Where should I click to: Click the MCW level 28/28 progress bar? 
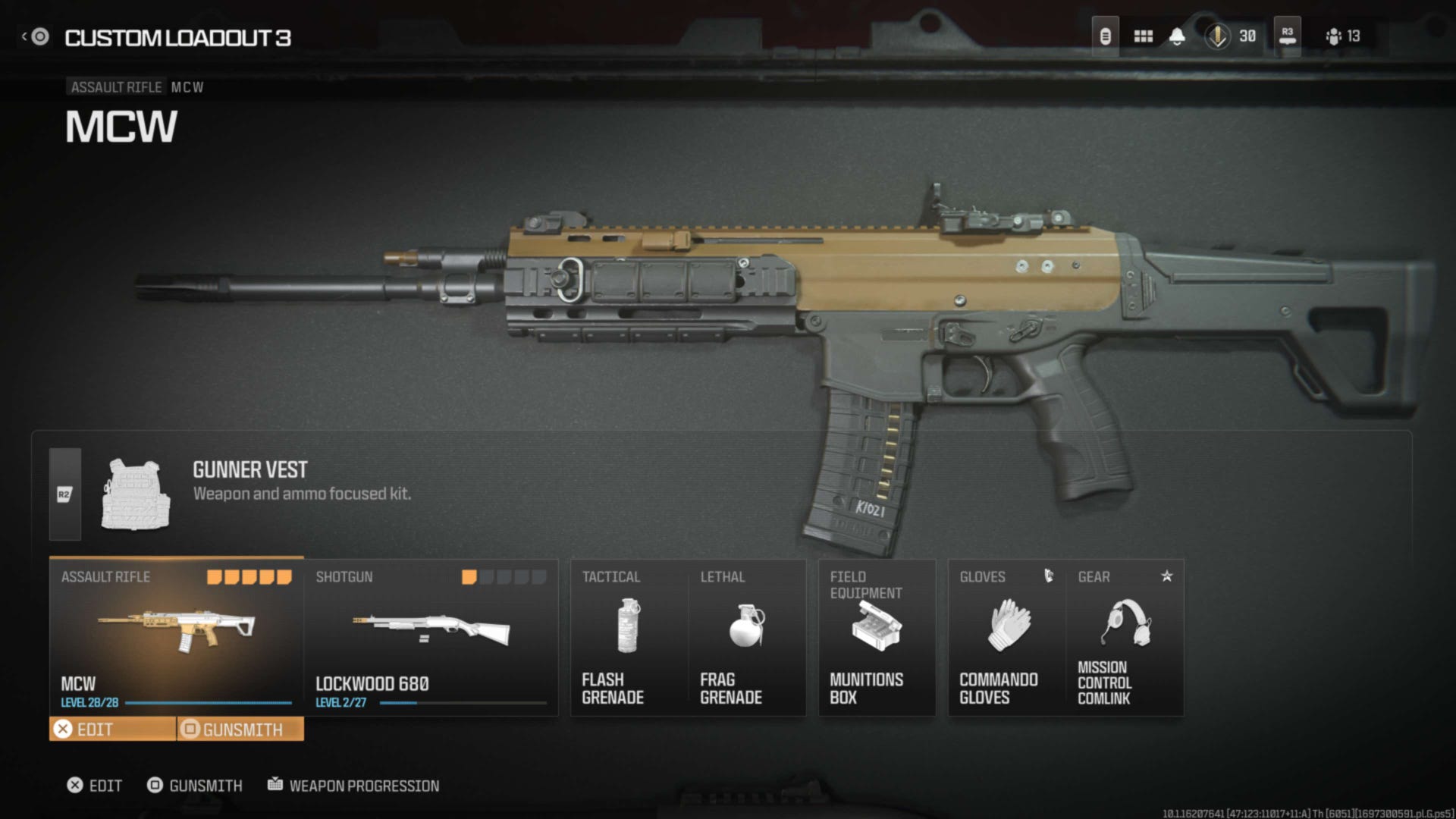click(174, 703)
